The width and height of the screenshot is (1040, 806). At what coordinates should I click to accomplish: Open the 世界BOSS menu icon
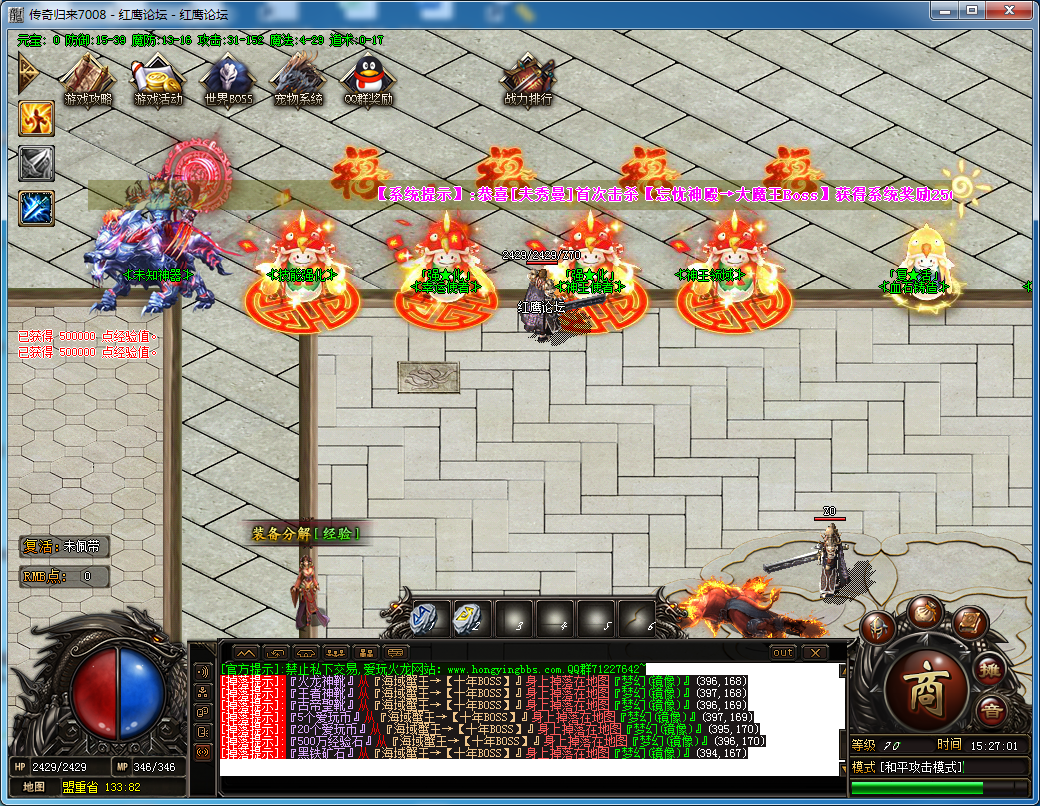click(x=228, y=77)
